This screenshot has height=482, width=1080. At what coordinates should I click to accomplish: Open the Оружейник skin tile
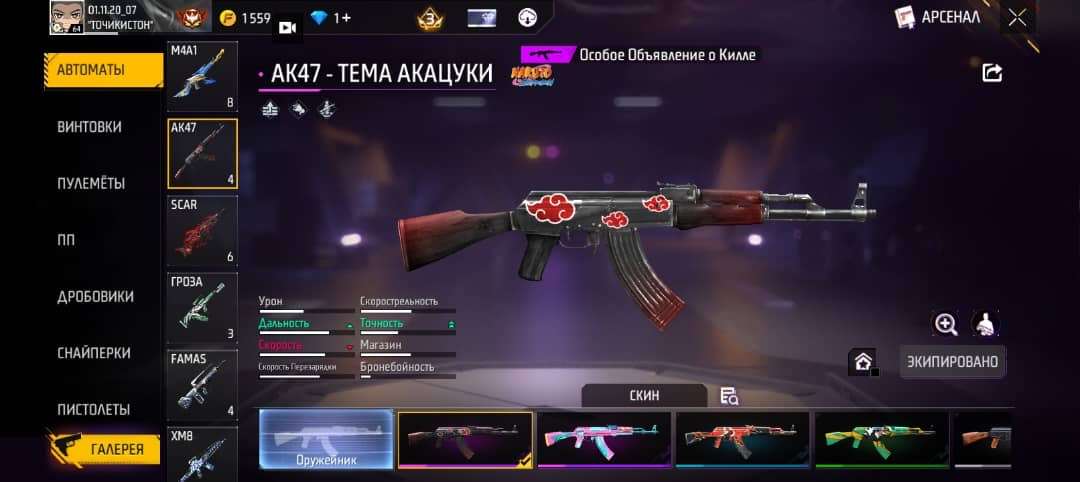click(326, 440)
